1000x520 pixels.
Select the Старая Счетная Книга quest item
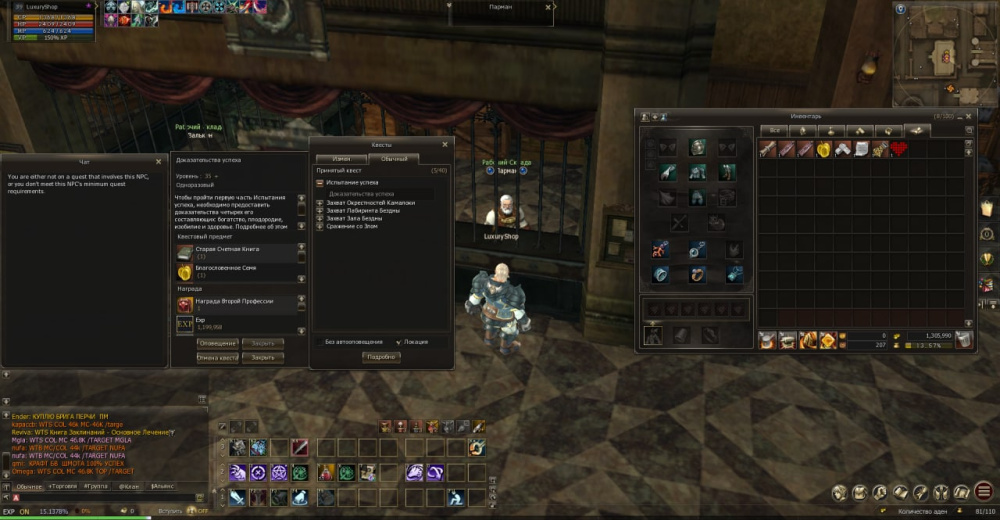click(x=185, y=252)
